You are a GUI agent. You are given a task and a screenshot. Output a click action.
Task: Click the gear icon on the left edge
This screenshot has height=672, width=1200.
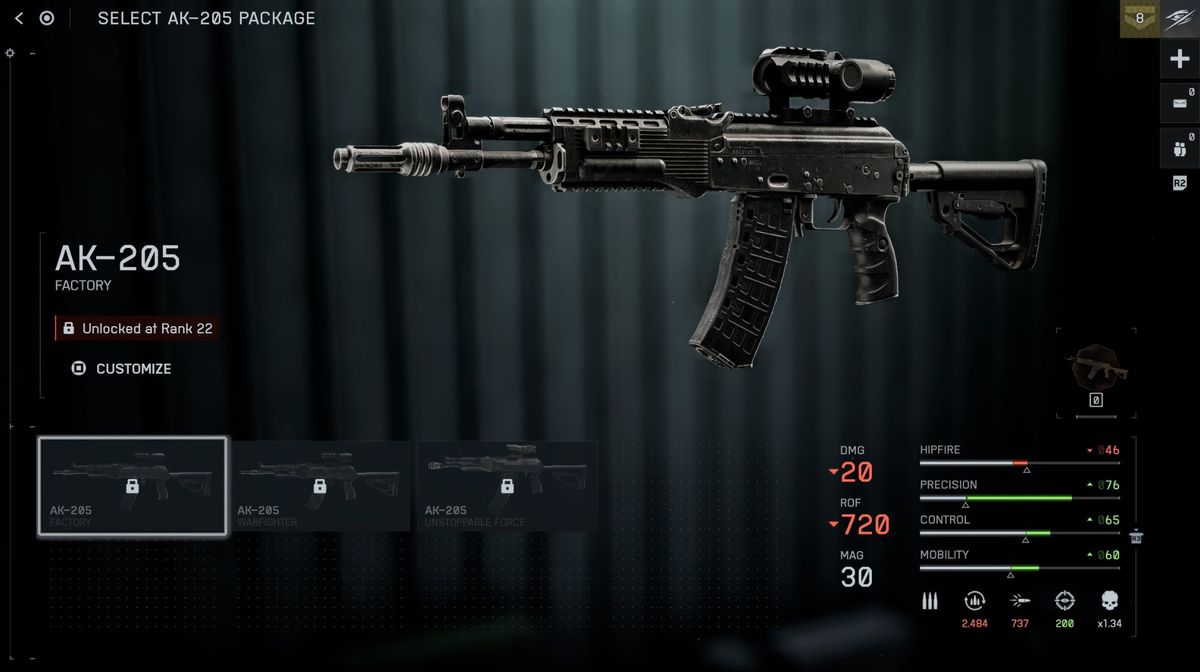10,53
